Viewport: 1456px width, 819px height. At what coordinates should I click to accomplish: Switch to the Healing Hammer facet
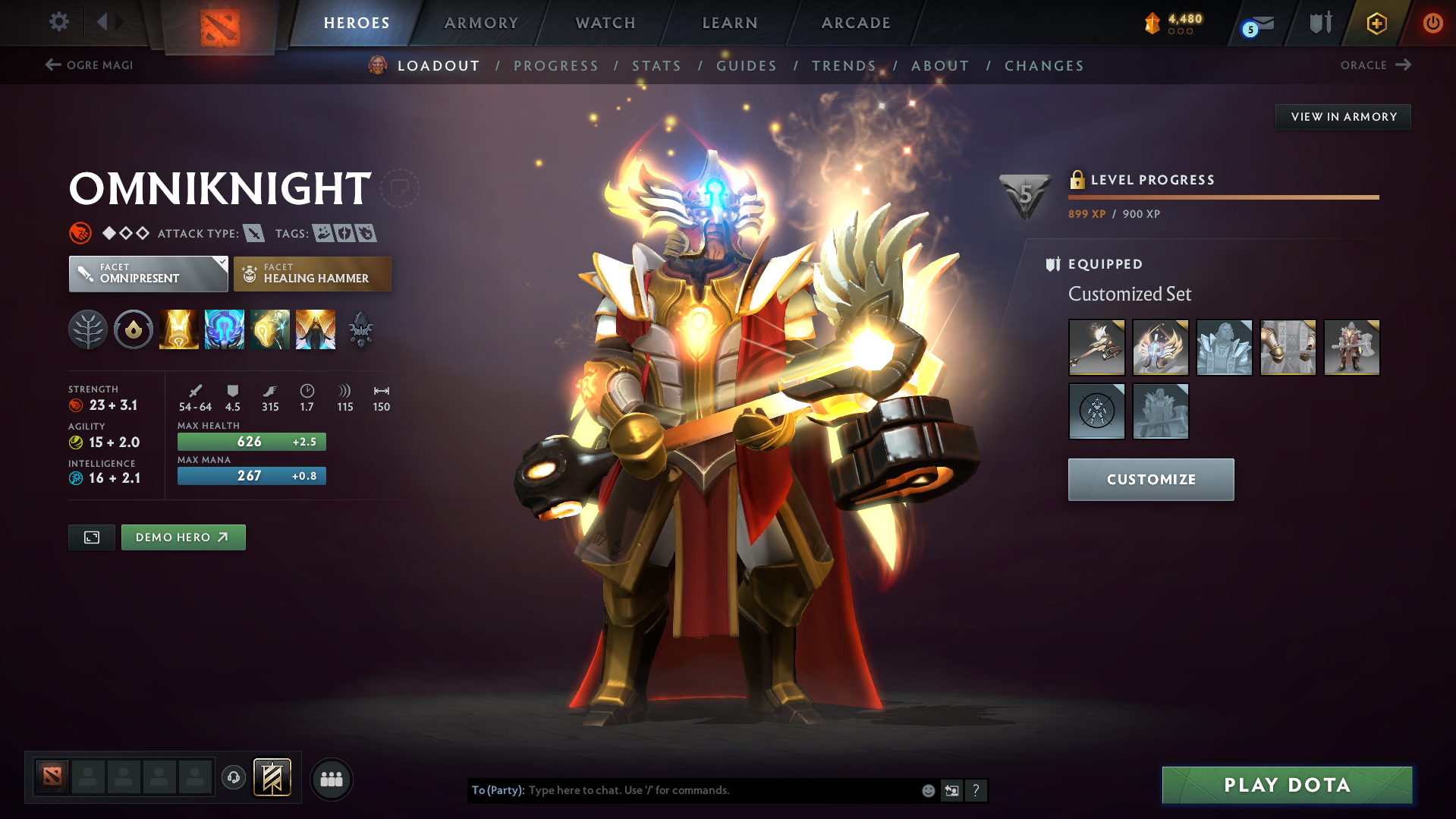pyautogui.click(x=312, y=273)
